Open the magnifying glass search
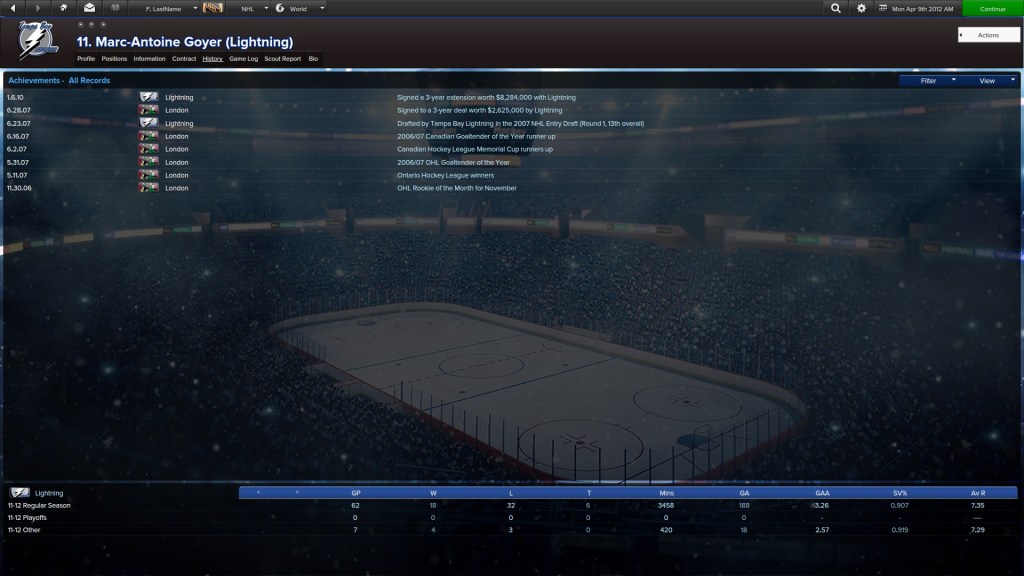Screen dimensions: 1024x576 coord(836,8)
